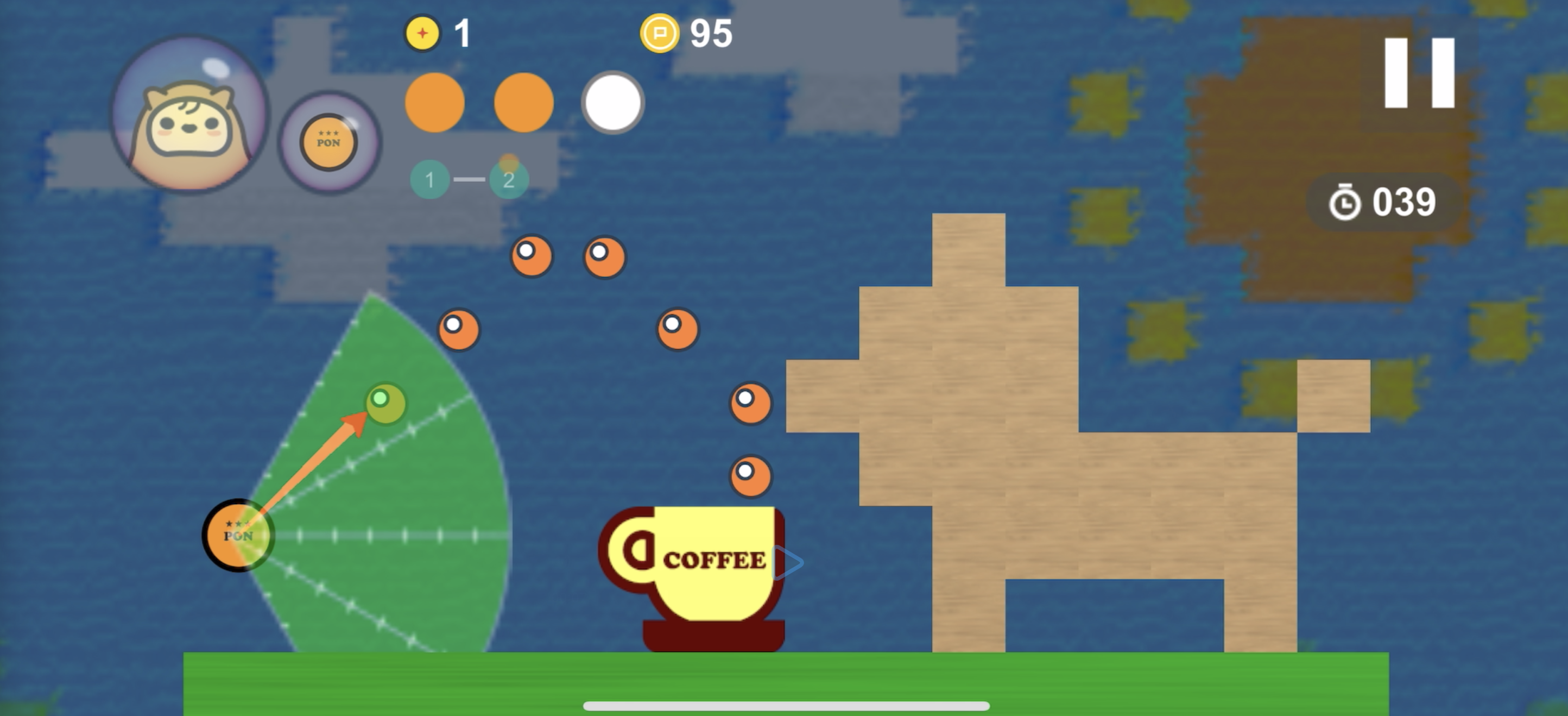The image size is (1568, 716).
Task: Pause the game with the pause button
Action: [x=1418, y=73]
